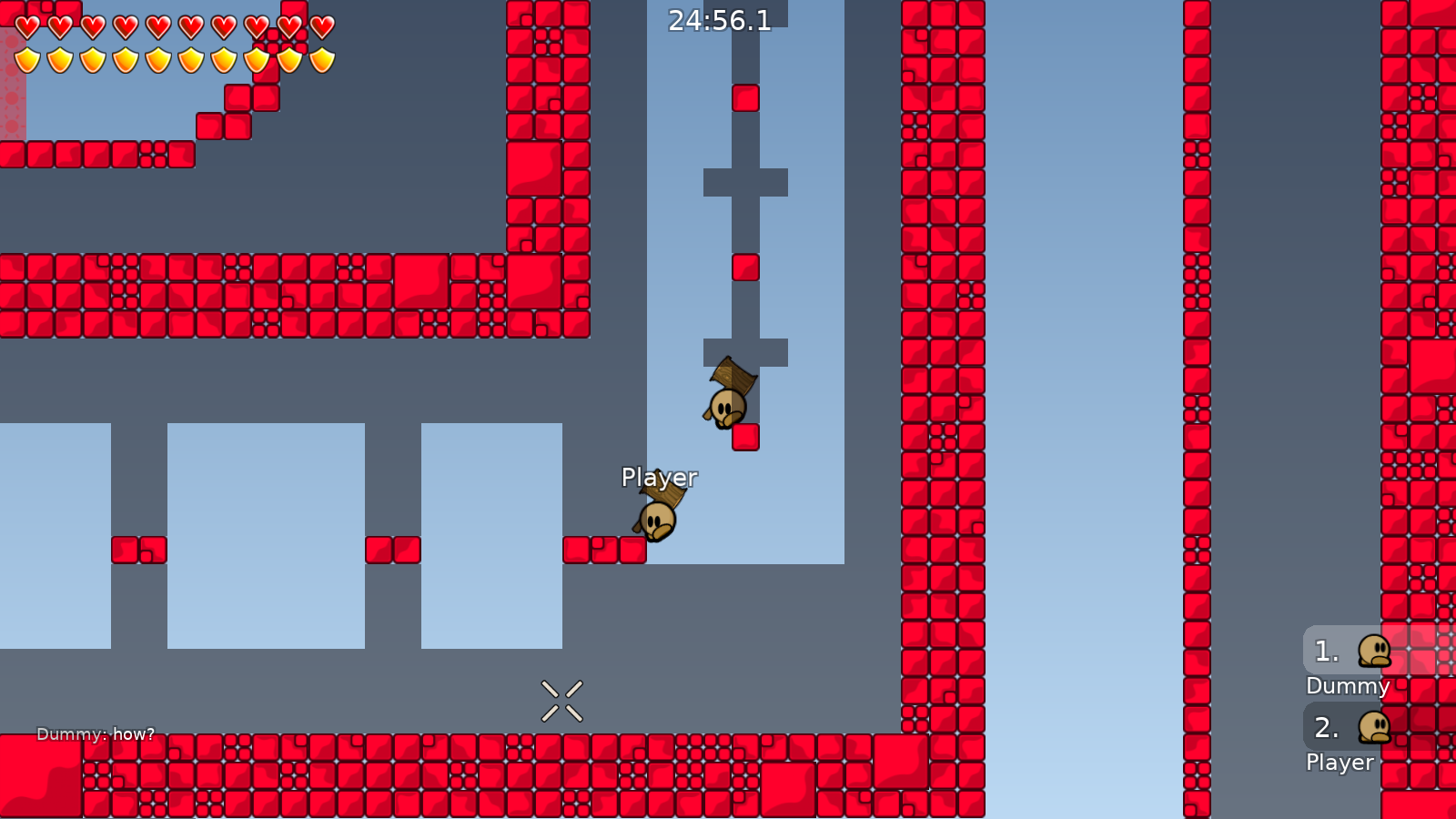Select the last heart icon in the HUD
Viewport: 1456px width, 819px height.
tap(320, 25)
